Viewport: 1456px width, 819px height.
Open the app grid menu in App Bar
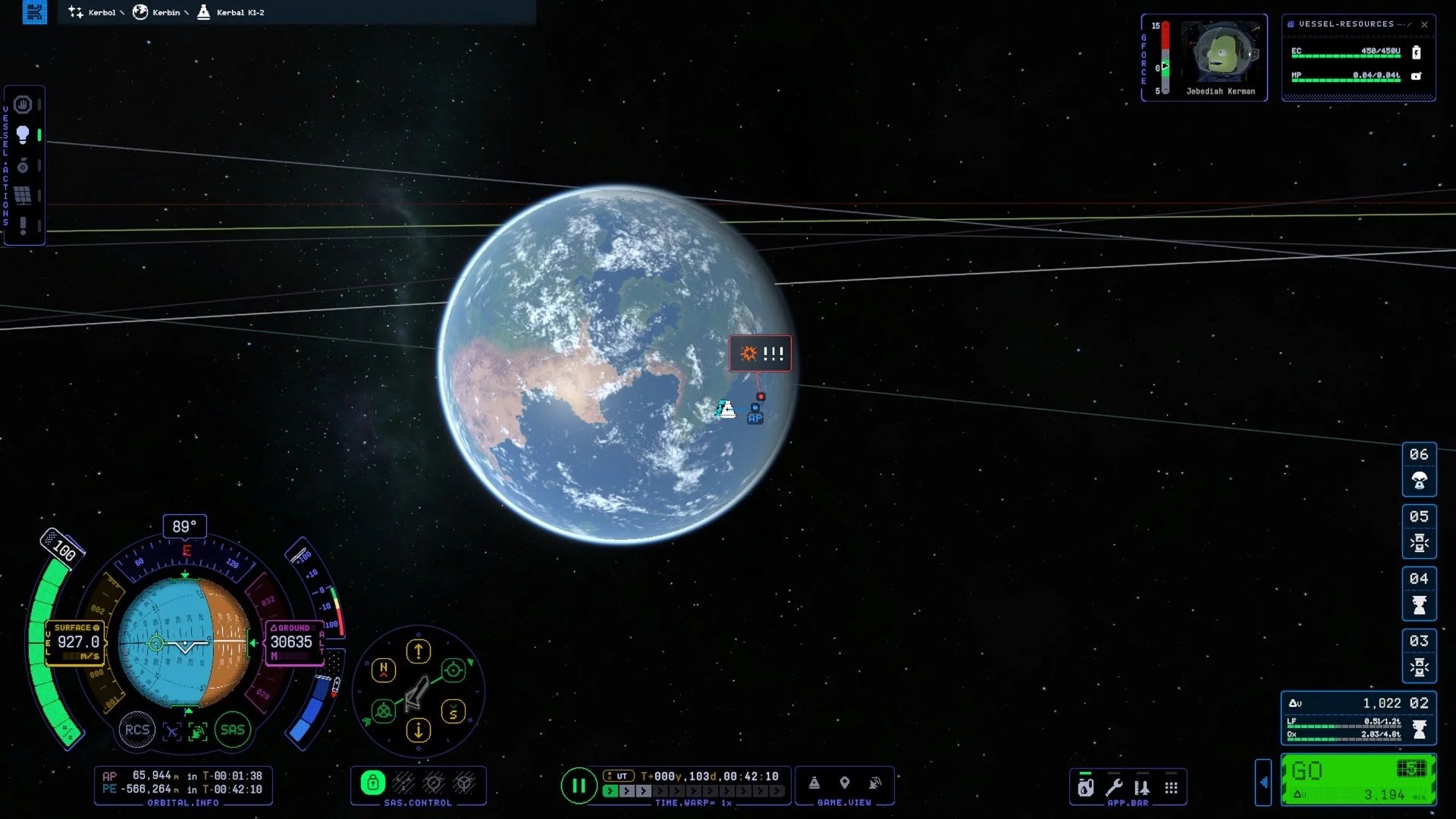pyautogui.click(x=1172, y=786)
